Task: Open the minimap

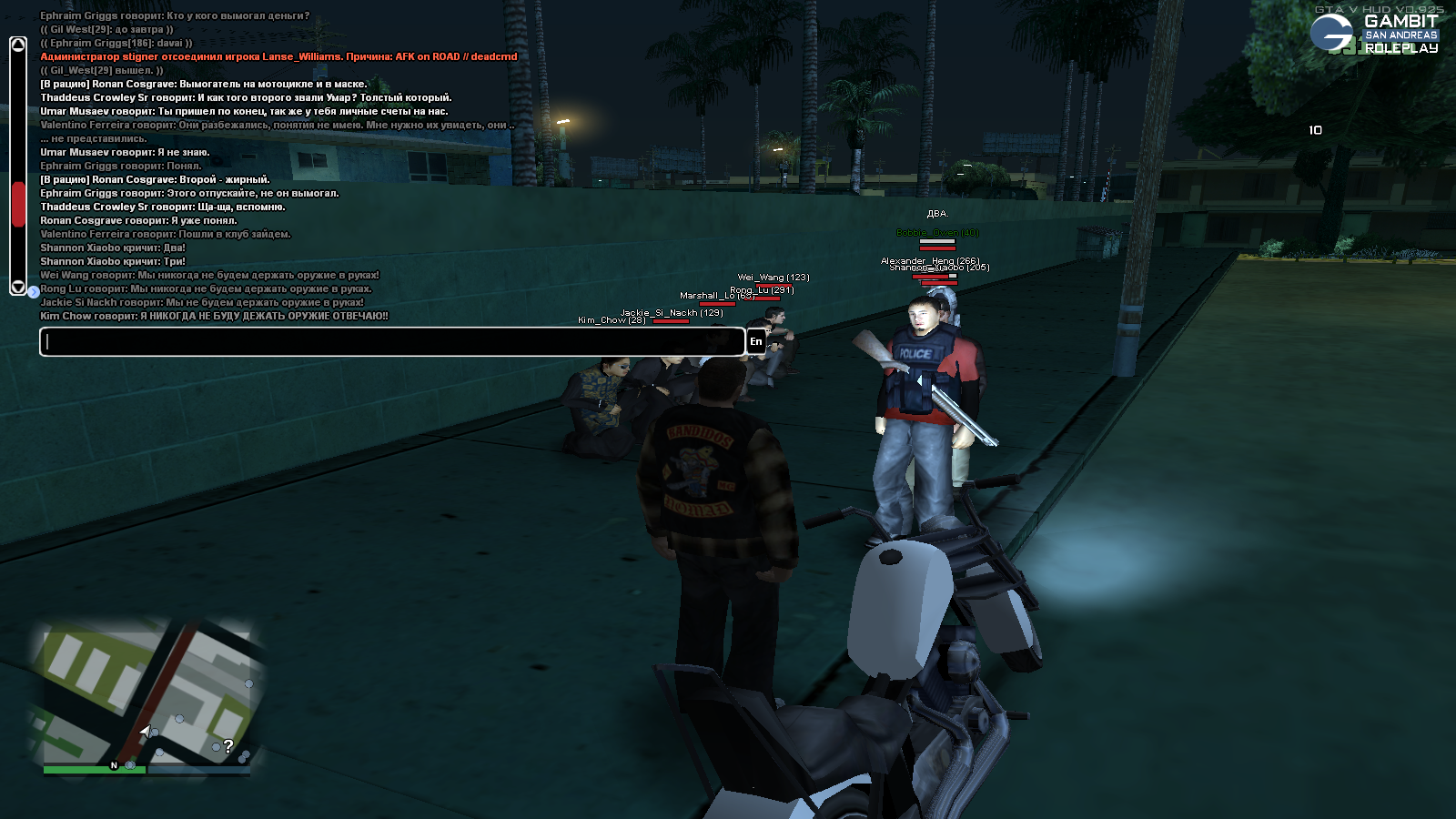Action: [x=146, y=696]
